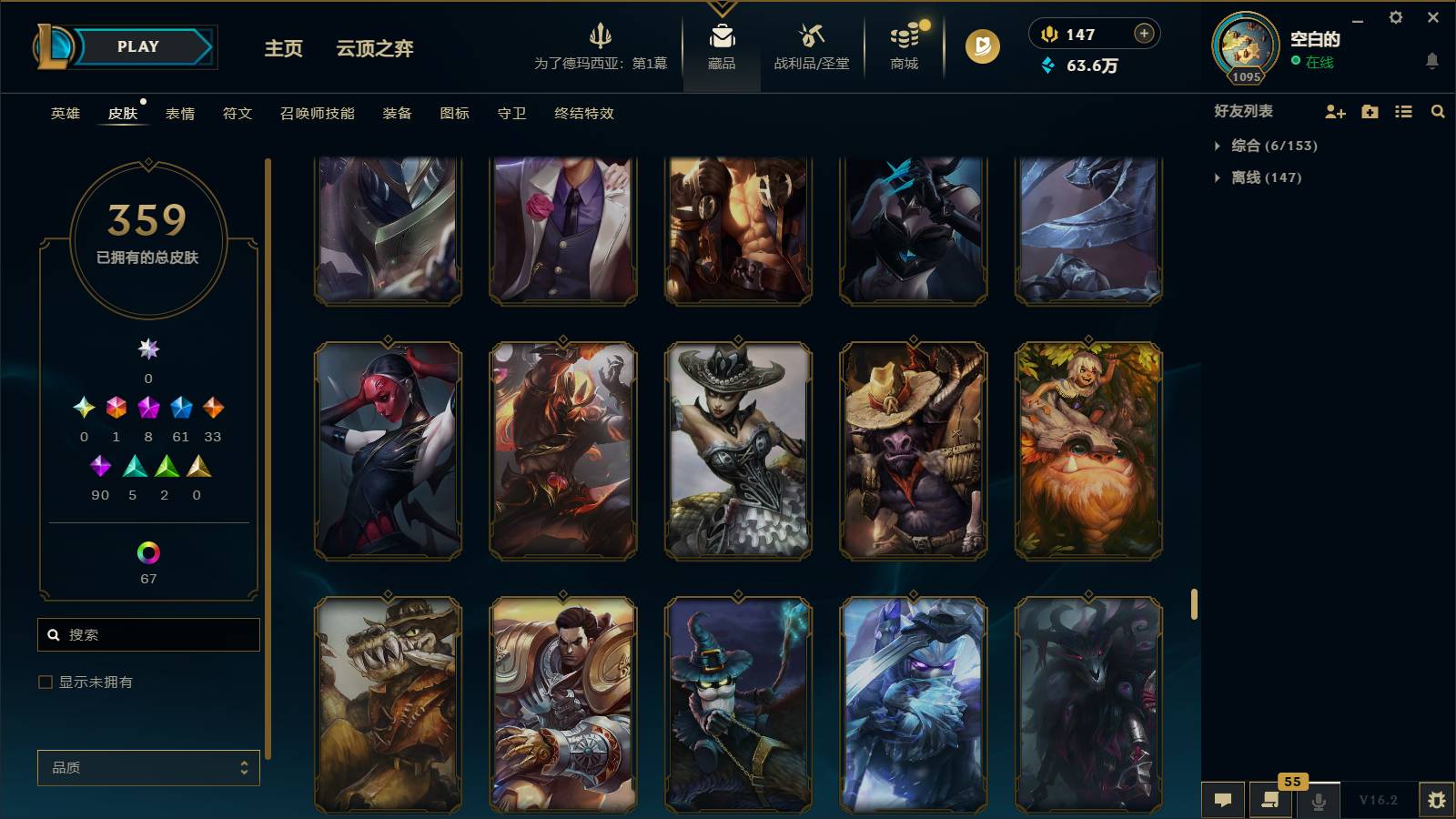This screenshot has height=819, width=1456.
Task: Click the friend search magnifier icon
Action: pos(1437,111)
